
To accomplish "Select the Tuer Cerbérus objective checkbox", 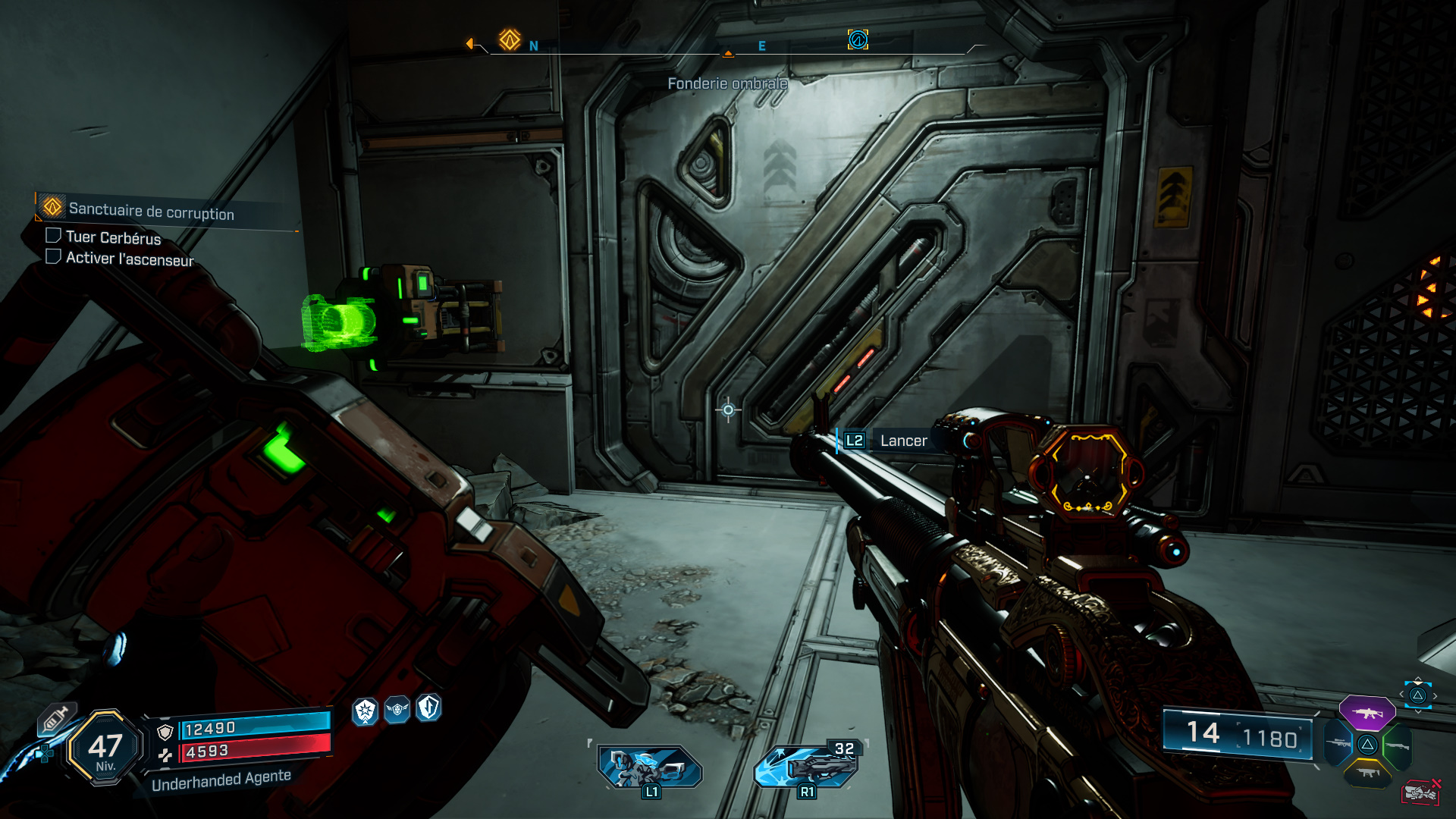I will (x=53, y=236).
